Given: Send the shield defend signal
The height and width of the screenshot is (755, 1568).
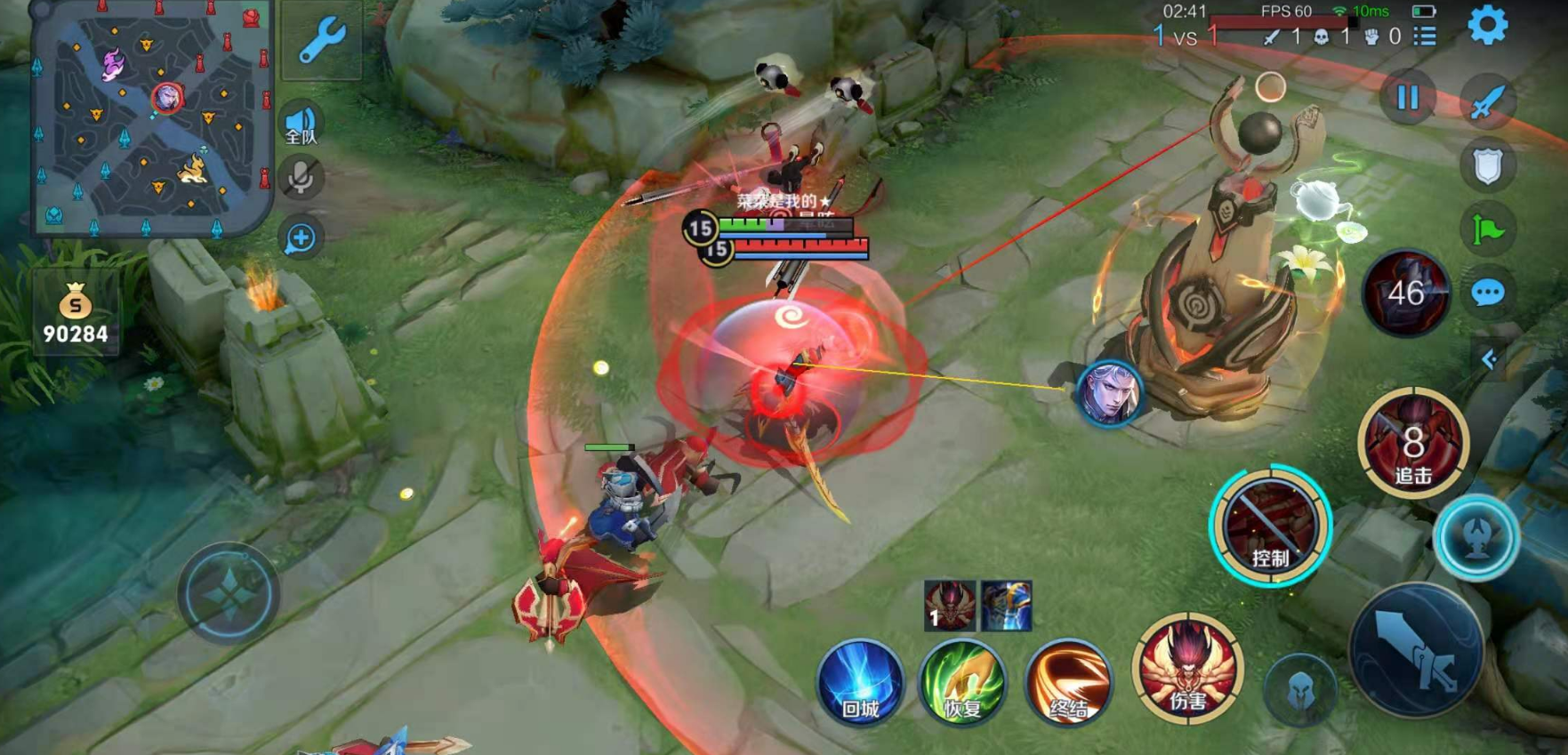Looking at the screenshot, I should click(x=1487, y=166).
